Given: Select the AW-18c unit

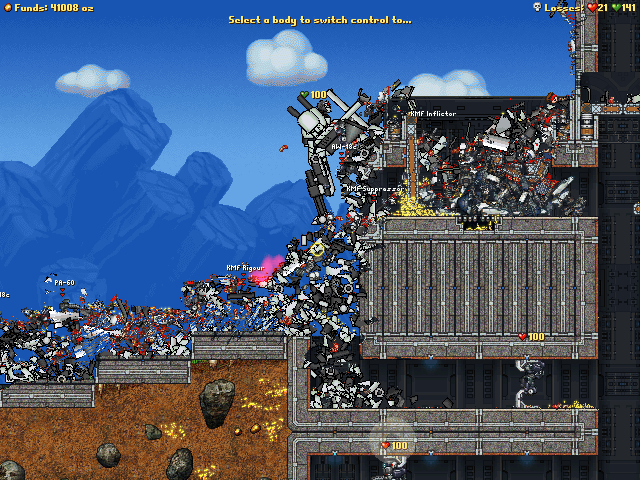Looking at the screenshot, I should tap(343, 146).
